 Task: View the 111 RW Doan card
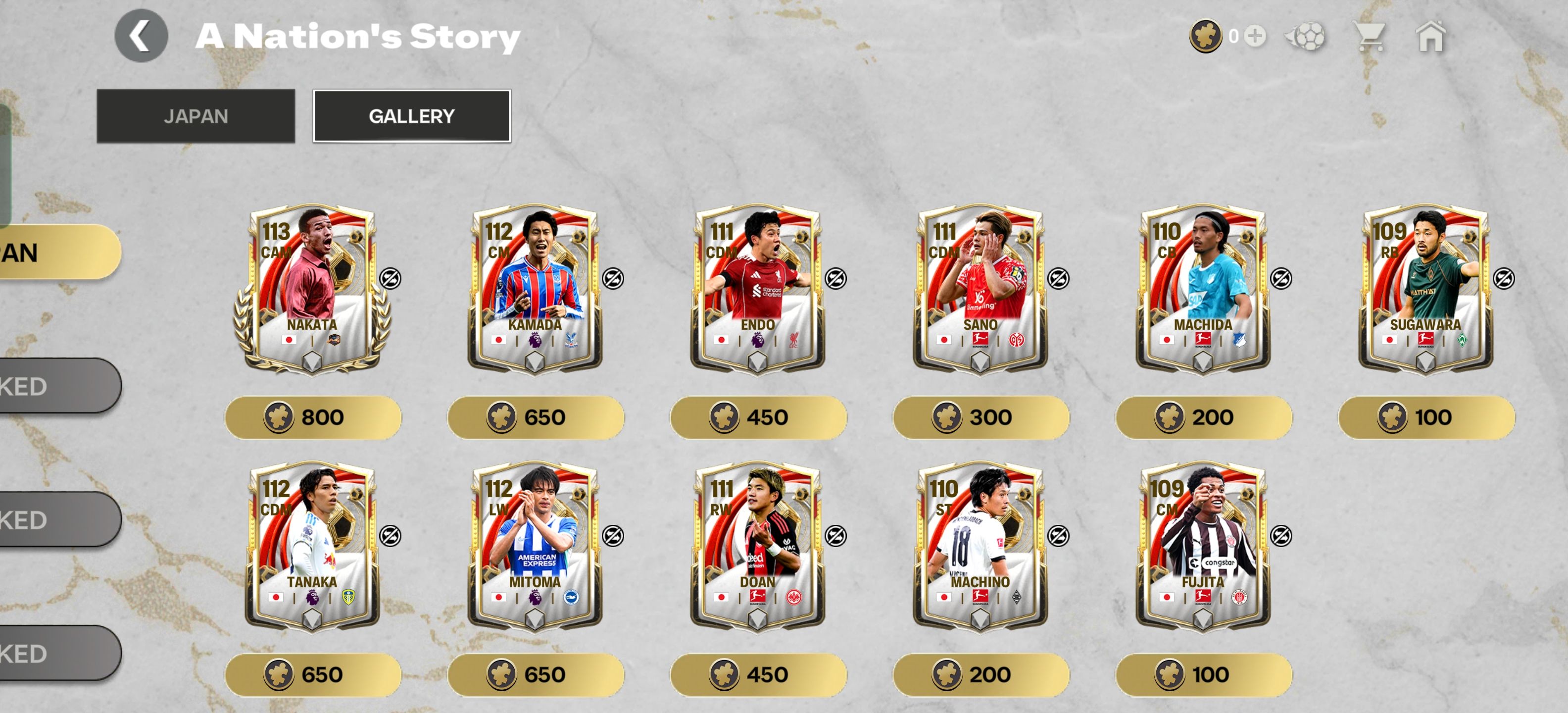click(757, 546)
